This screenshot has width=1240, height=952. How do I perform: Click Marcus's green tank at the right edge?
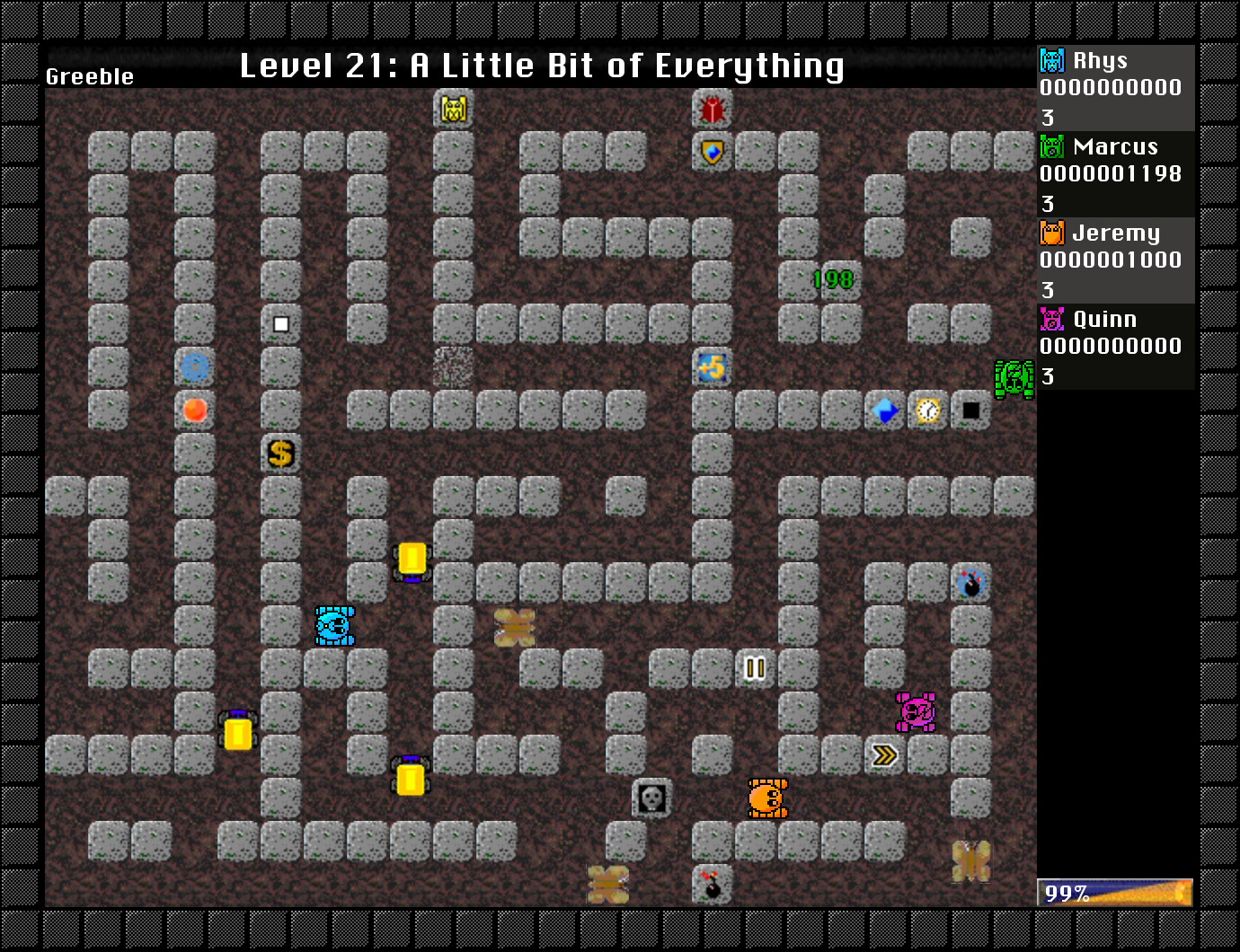click(1013, 378)
